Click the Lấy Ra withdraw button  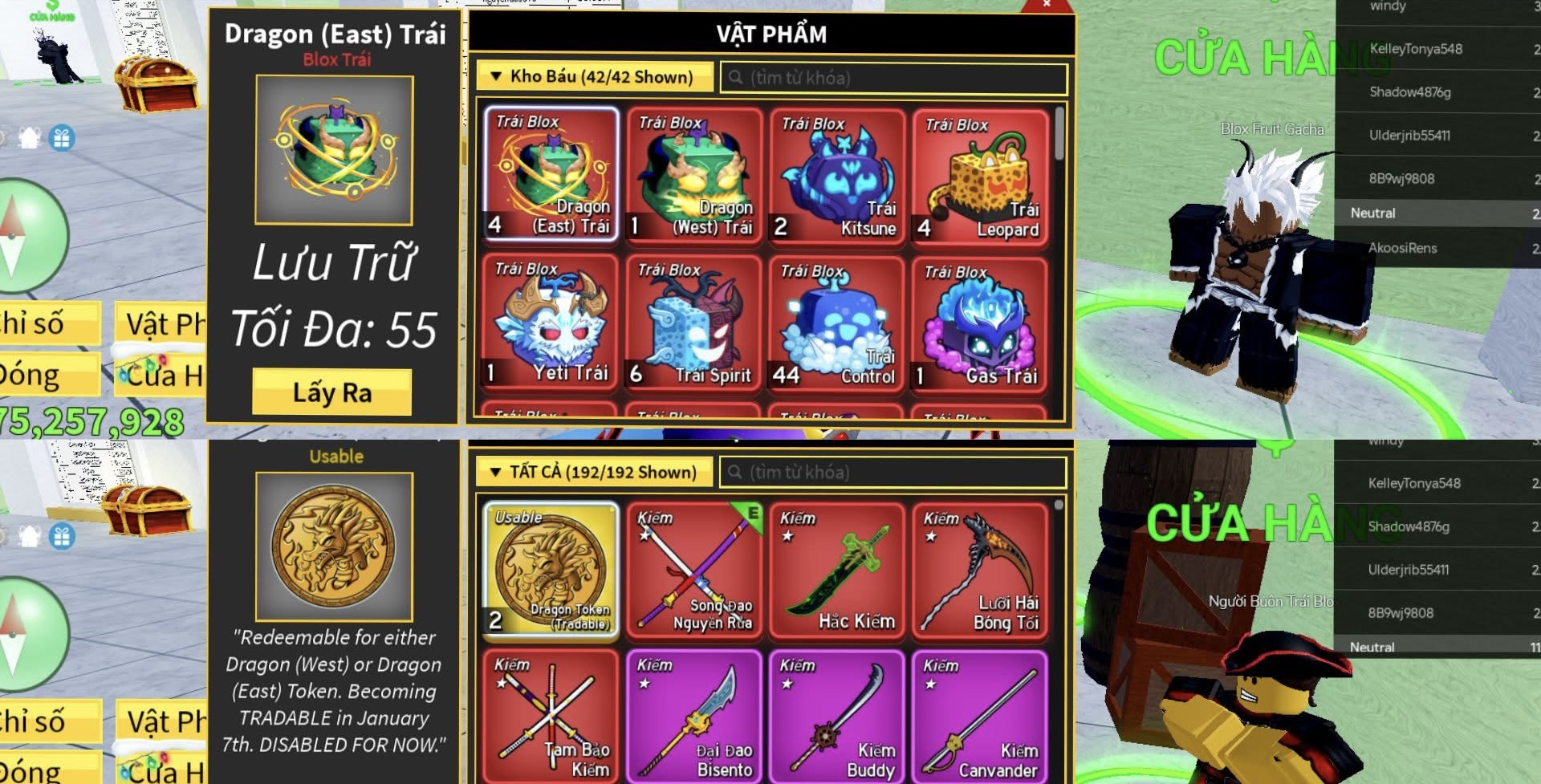coord(331,392)
